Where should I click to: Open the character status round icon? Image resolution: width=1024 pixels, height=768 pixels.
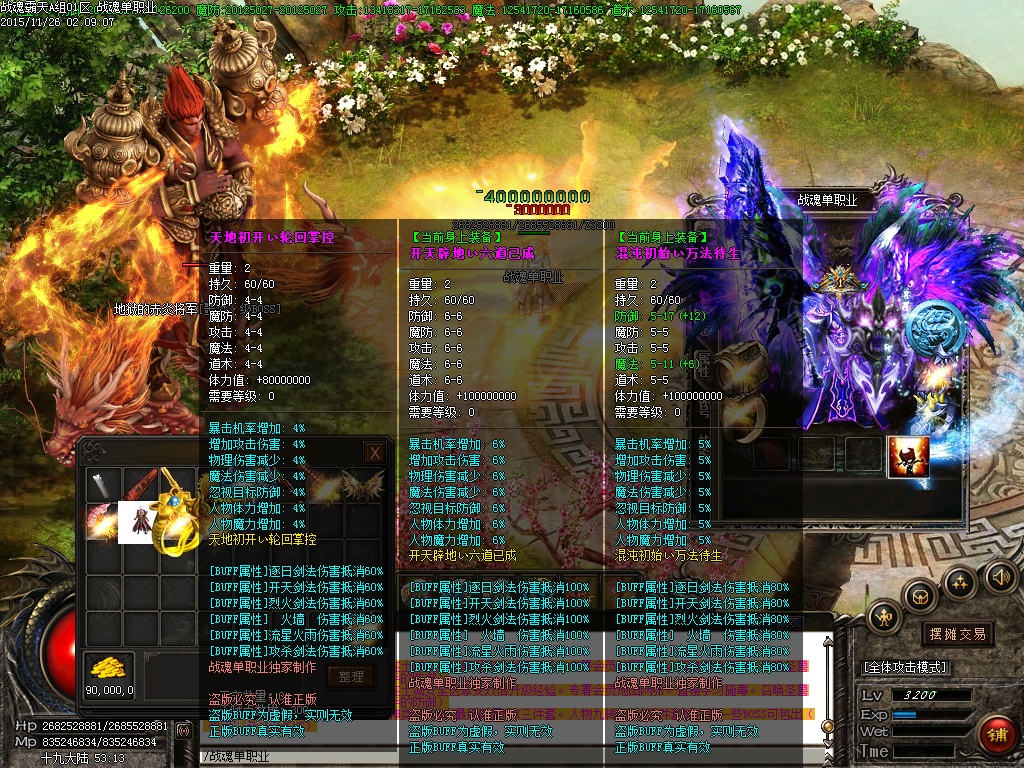pos(885,618)
